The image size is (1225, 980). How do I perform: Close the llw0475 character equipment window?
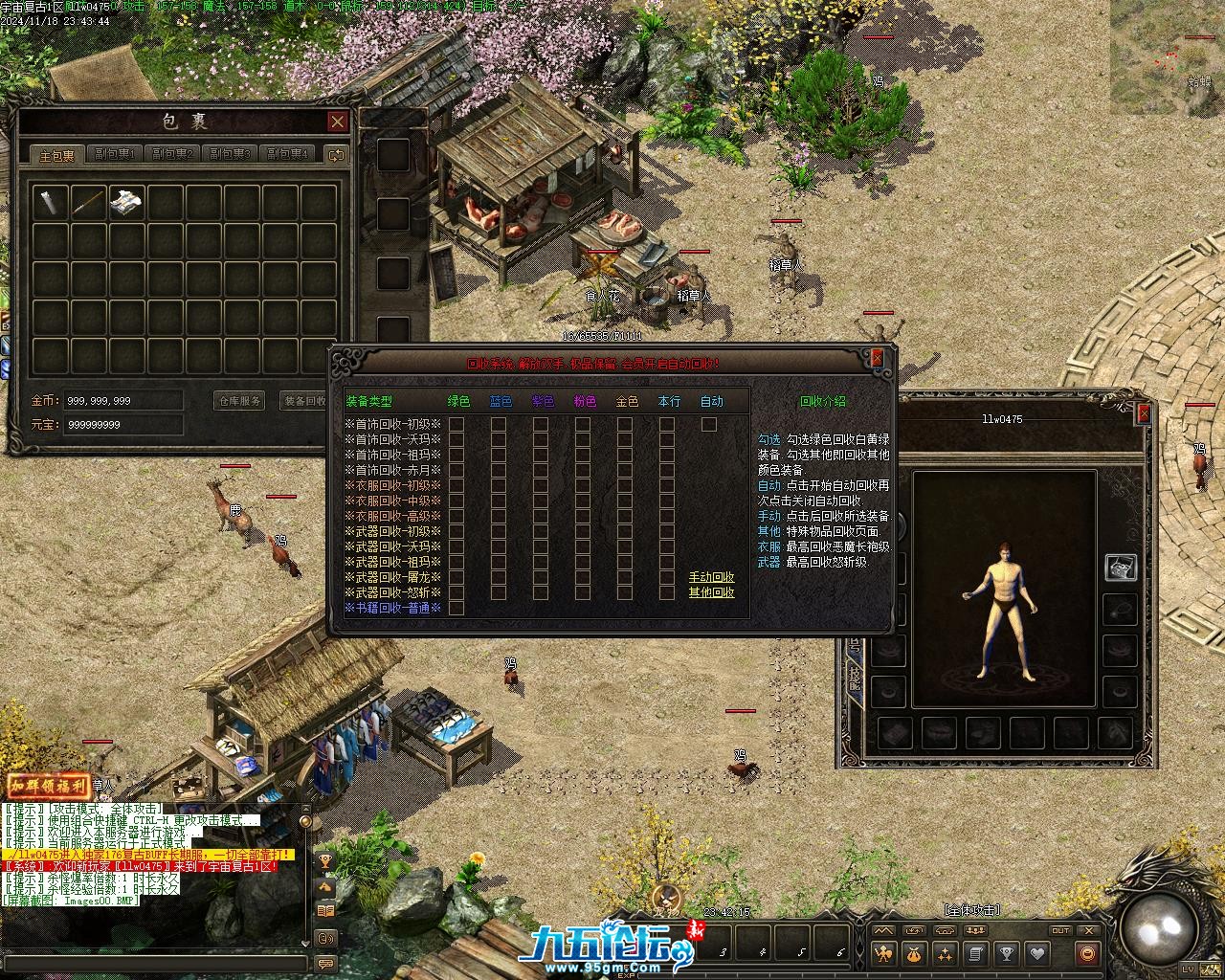click(1143, 413)
